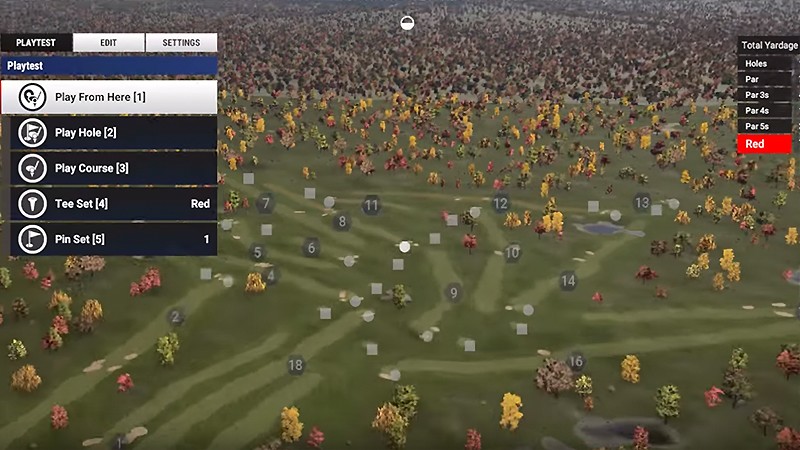Click the hole 2 marker
The width and height of the screenshot is (800, 450).
pyautogui.click(x=176, y=318)
